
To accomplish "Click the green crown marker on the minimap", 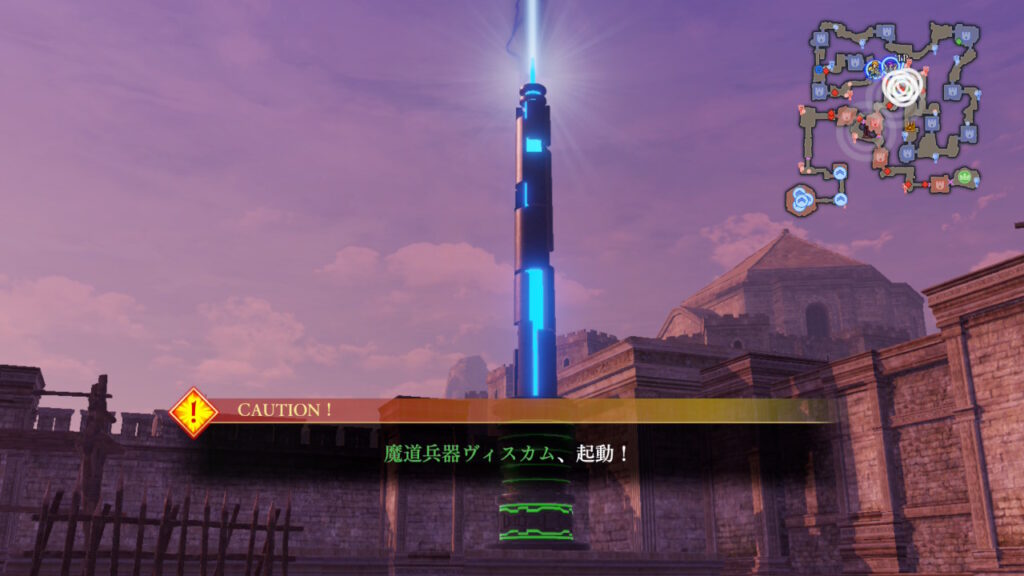I will tap(965, 177).
